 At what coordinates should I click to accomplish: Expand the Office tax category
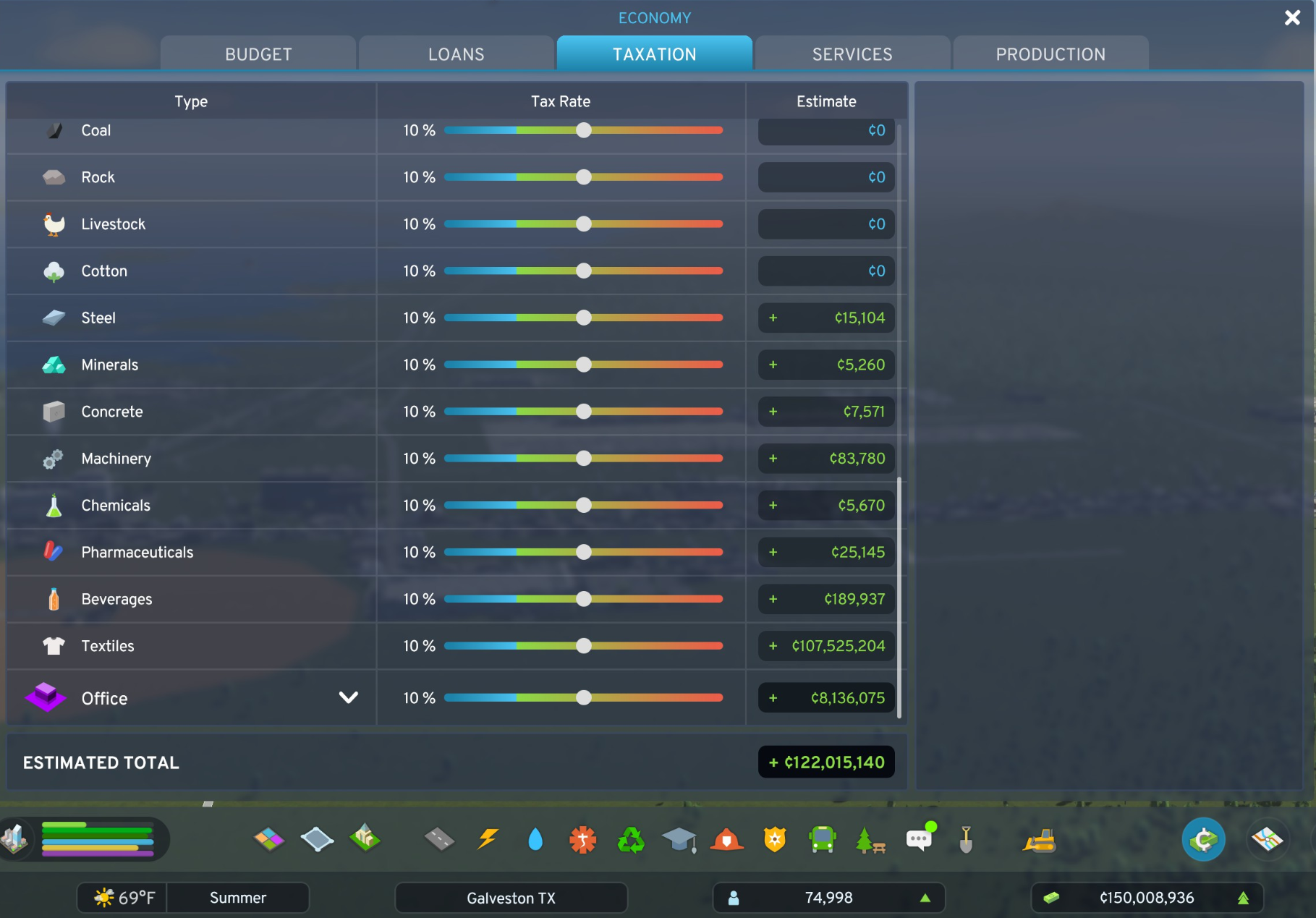coord(348,697)
